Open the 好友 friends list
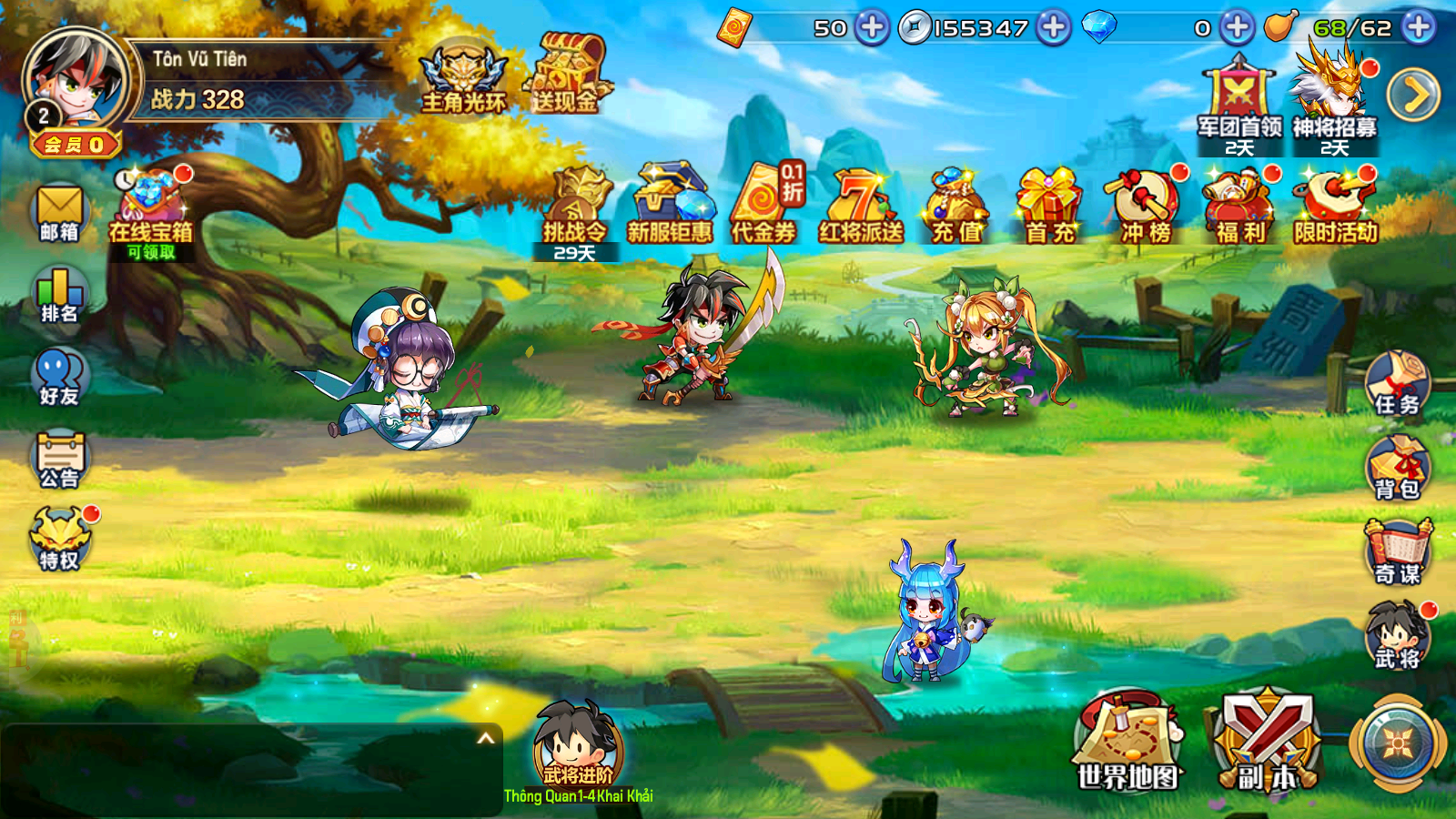Viewport: 1456px width, 819px height. pyautogui.click(x=59, y=377)
